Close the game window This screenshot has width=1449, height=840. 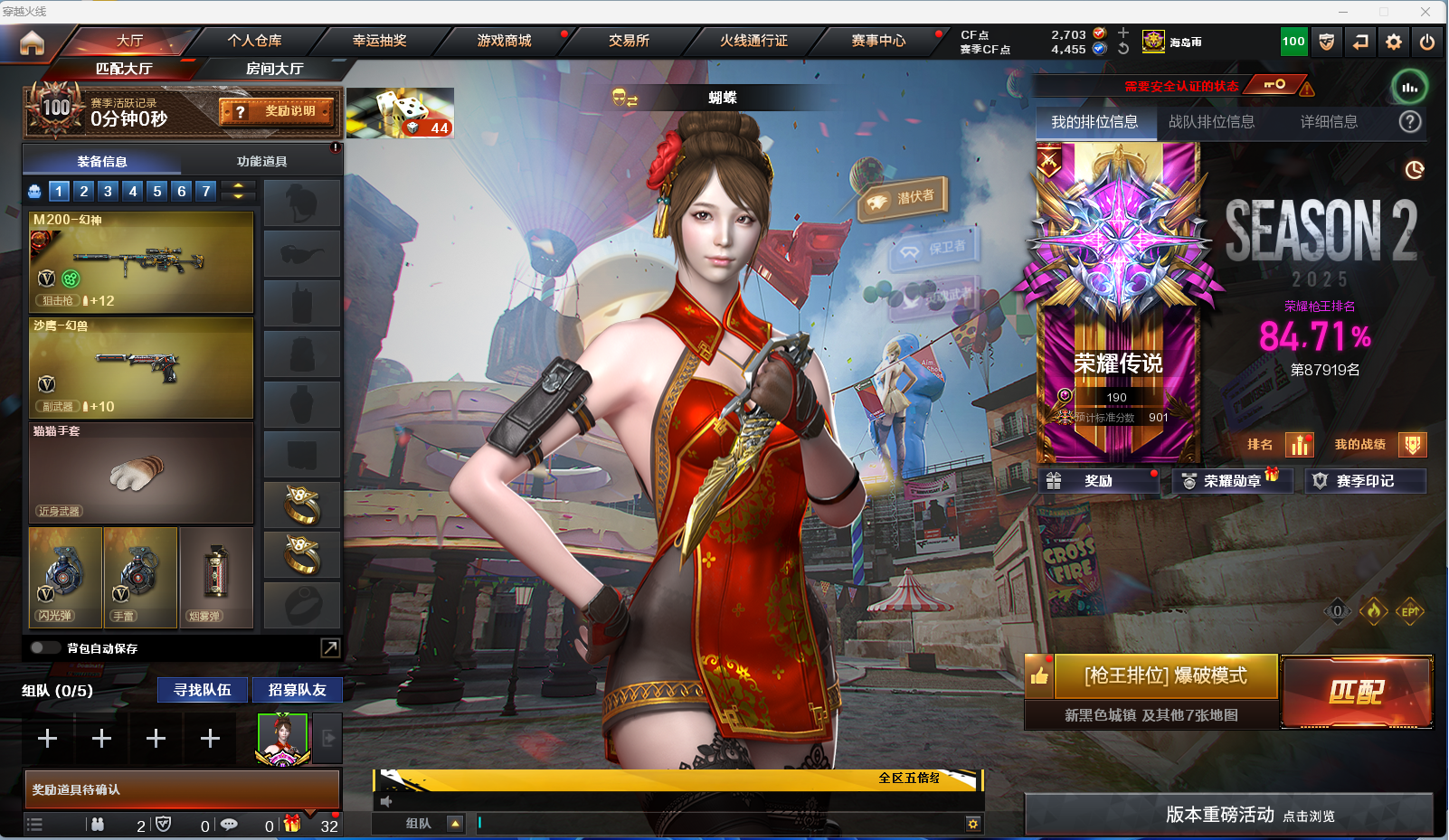[x=1425, y=12]
